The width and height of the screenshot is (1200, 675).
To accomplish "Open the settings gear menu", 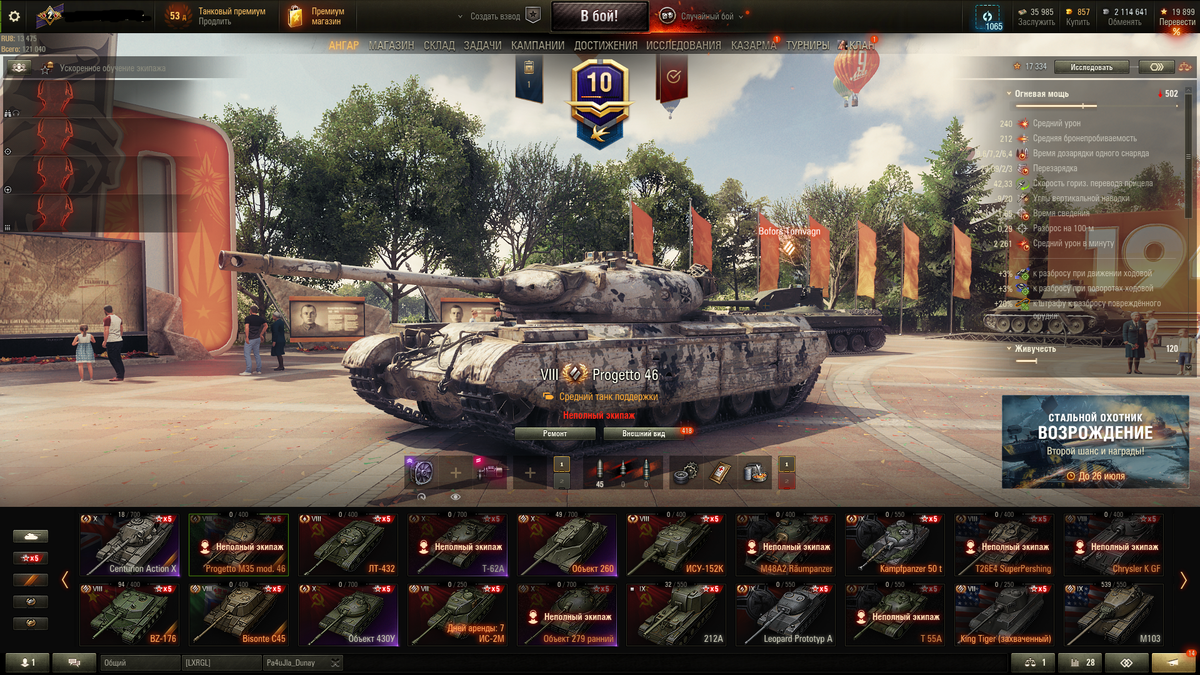I will click(14, 16).
